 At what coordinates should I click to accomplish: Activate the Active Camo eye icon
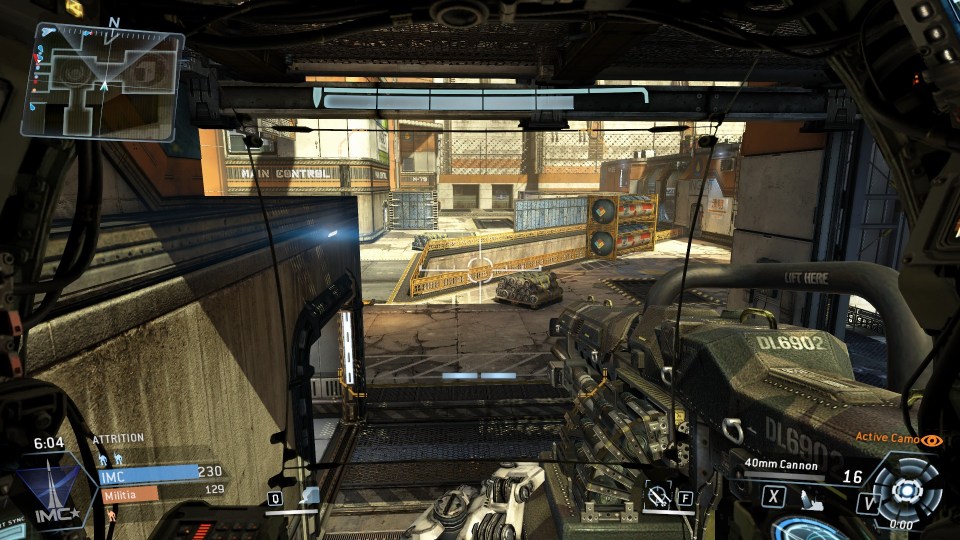coord(932,439)
